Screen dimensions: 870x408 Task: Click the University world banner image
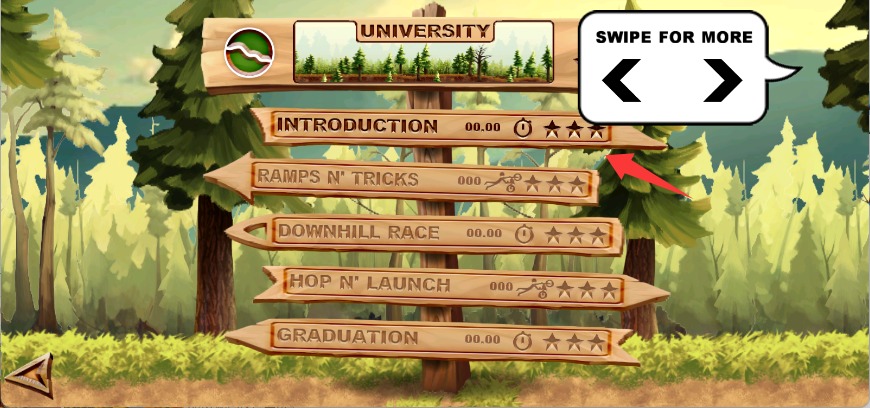pyautogui.click(x=424, y=52)
